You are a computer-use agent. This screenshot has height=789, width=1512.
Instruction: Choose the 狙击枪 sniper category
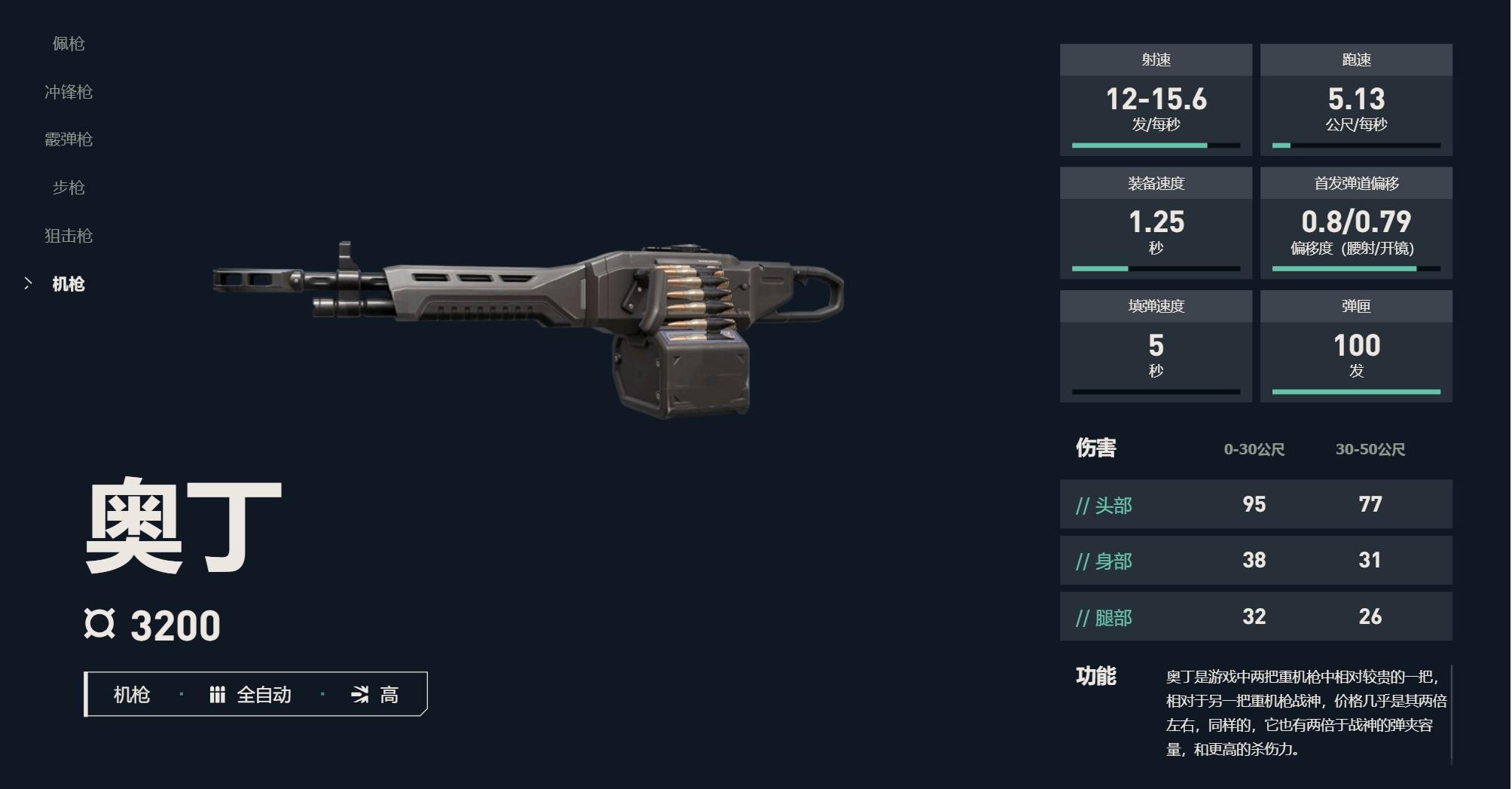coord(69,236)
